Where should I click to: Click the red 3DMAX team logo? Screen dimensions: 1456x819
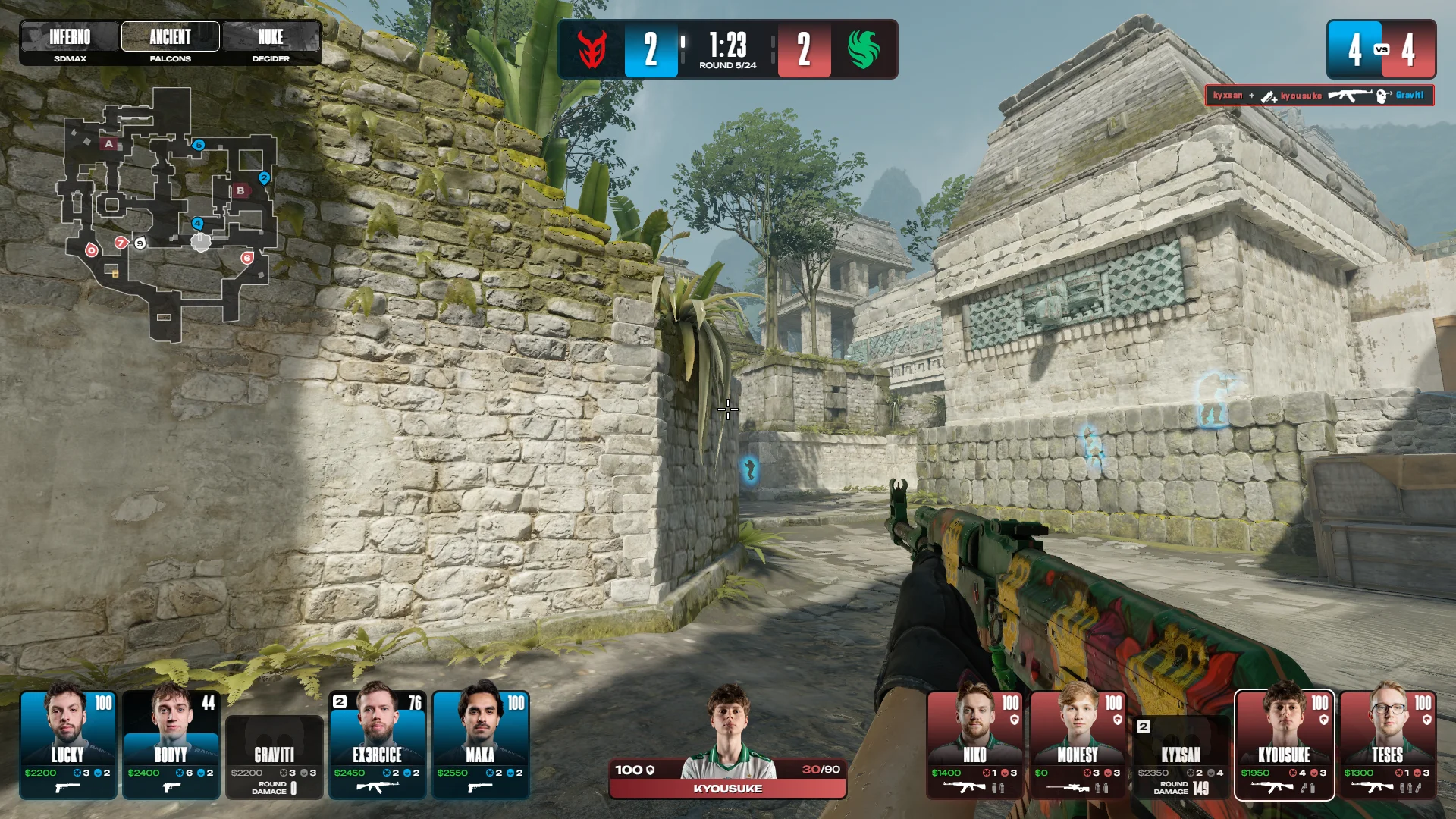click(x=591, y=49)
